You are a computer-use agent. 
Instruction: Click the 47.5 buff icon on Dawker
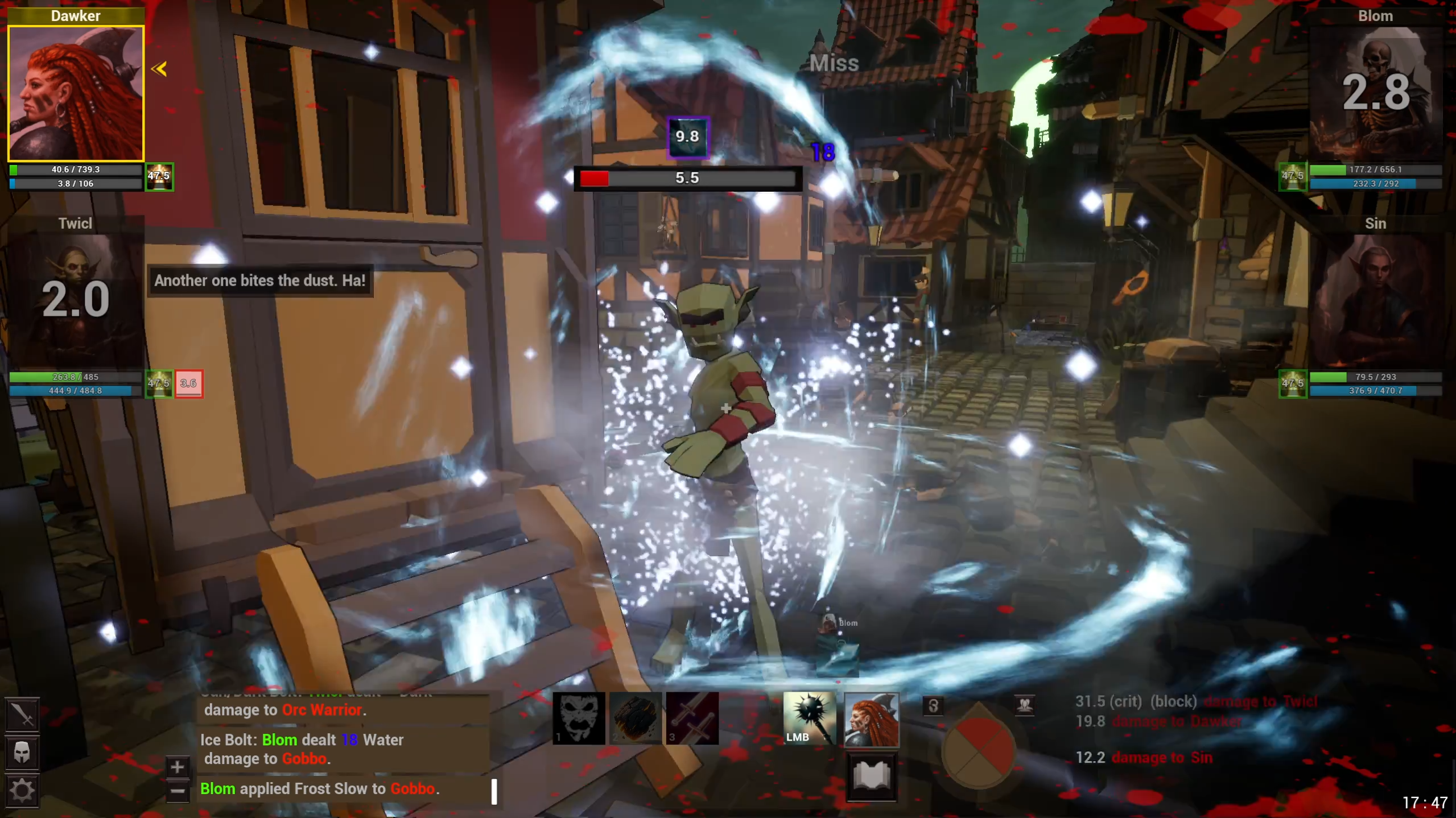click(x=159, y=176)
